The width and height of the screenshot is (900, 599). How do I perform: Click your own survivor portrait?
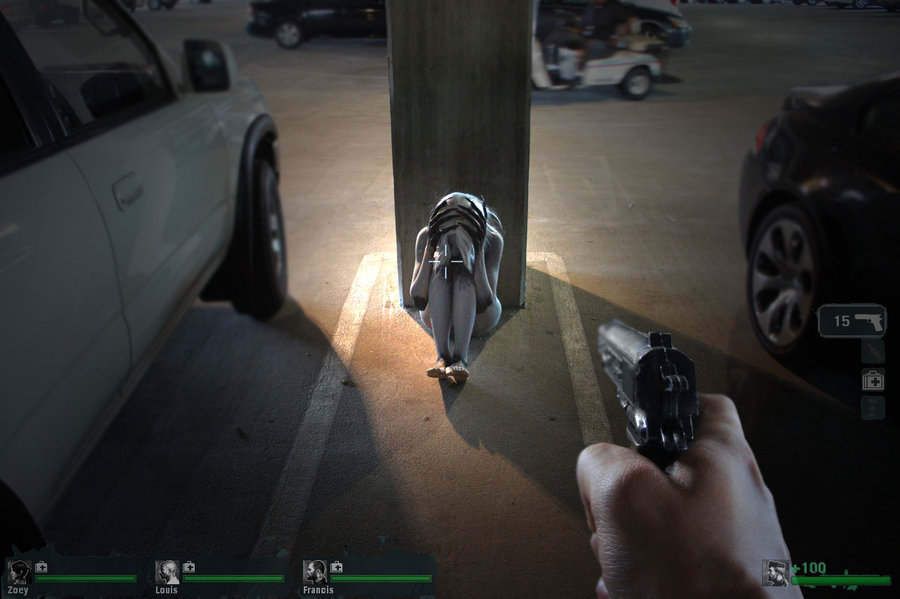pos(776,572)
